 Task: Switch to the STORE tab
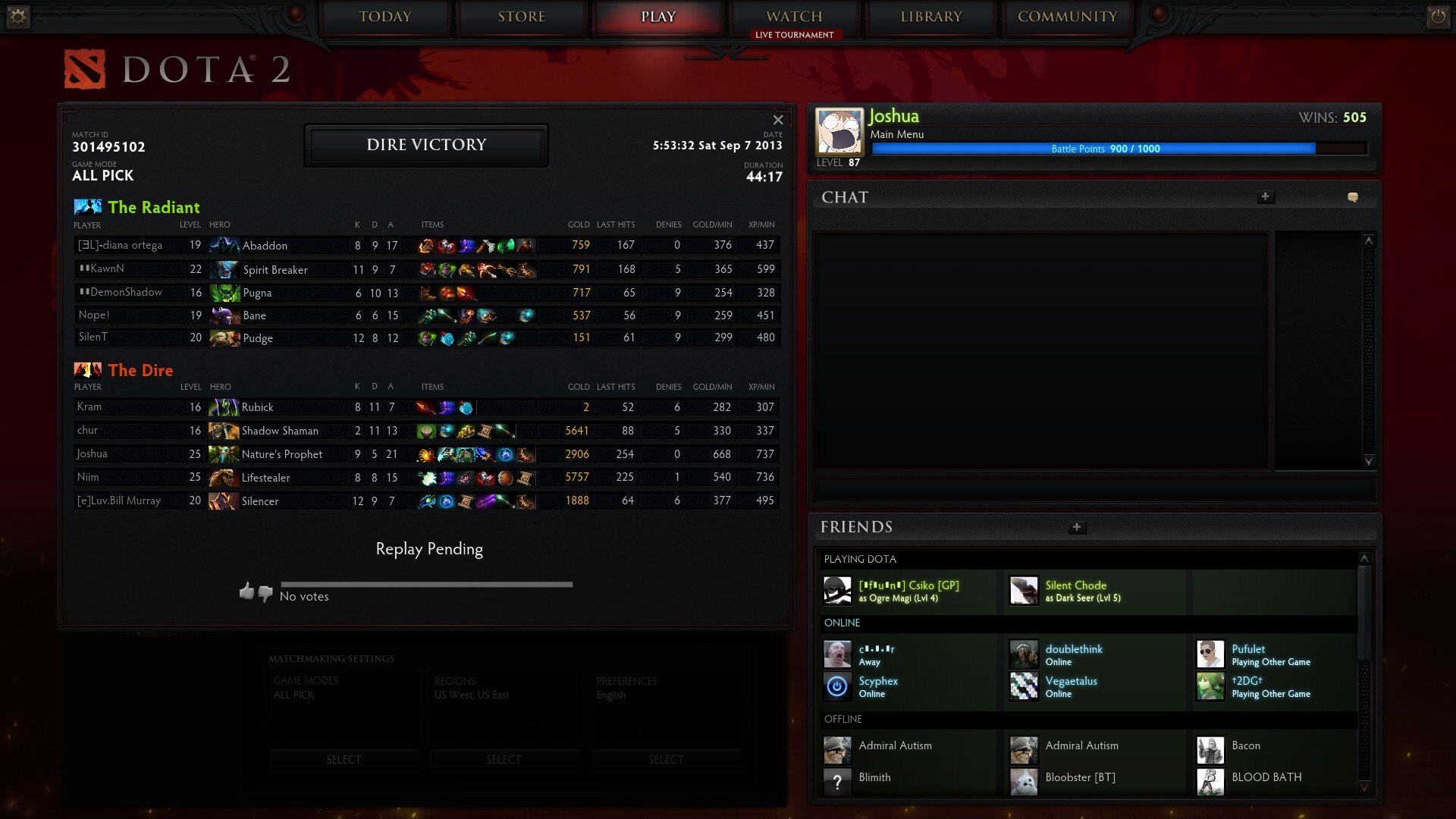pos(522,17)
